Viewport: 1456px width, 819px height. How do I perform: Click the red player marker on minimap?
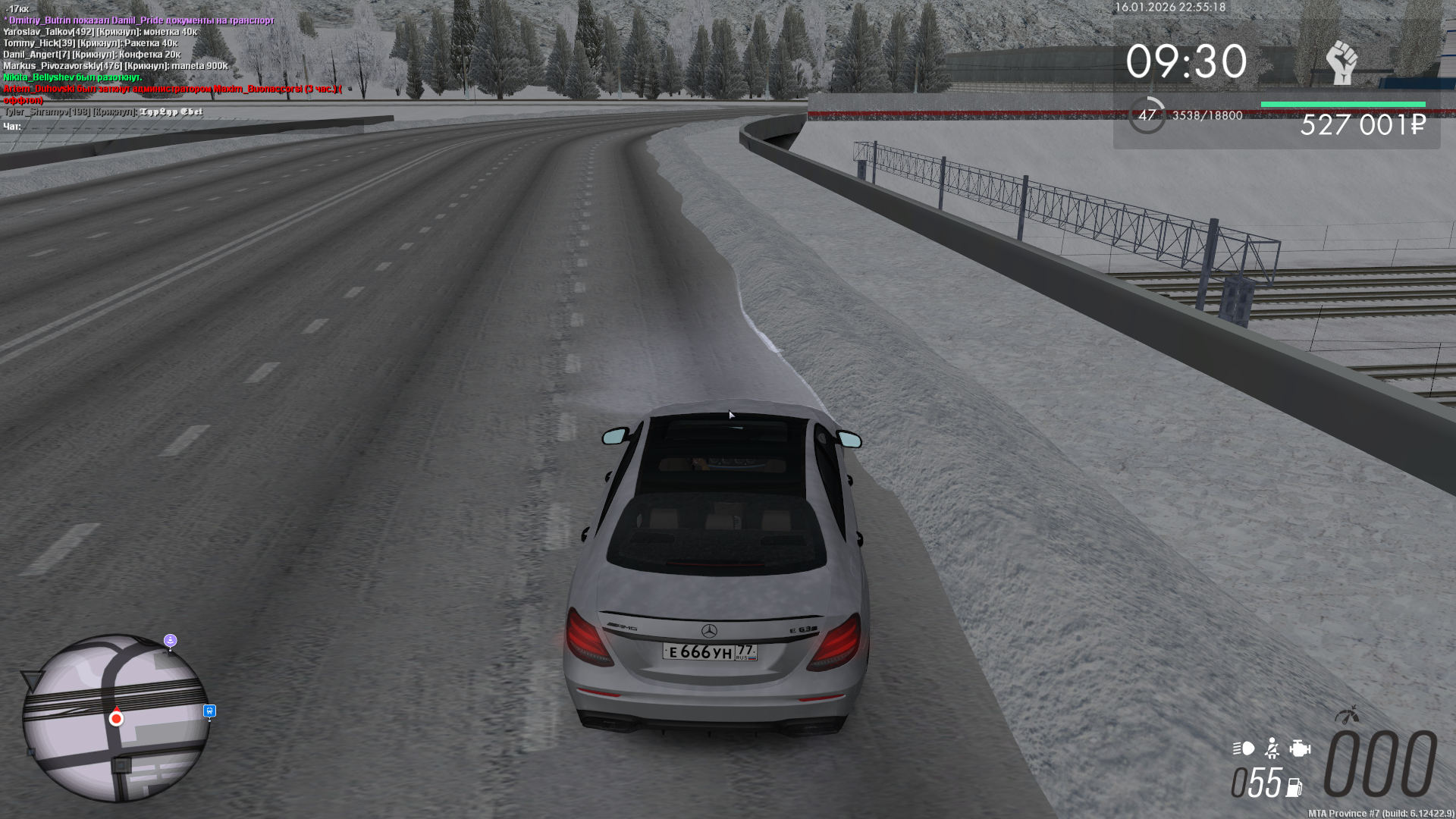tap(116, 718)
